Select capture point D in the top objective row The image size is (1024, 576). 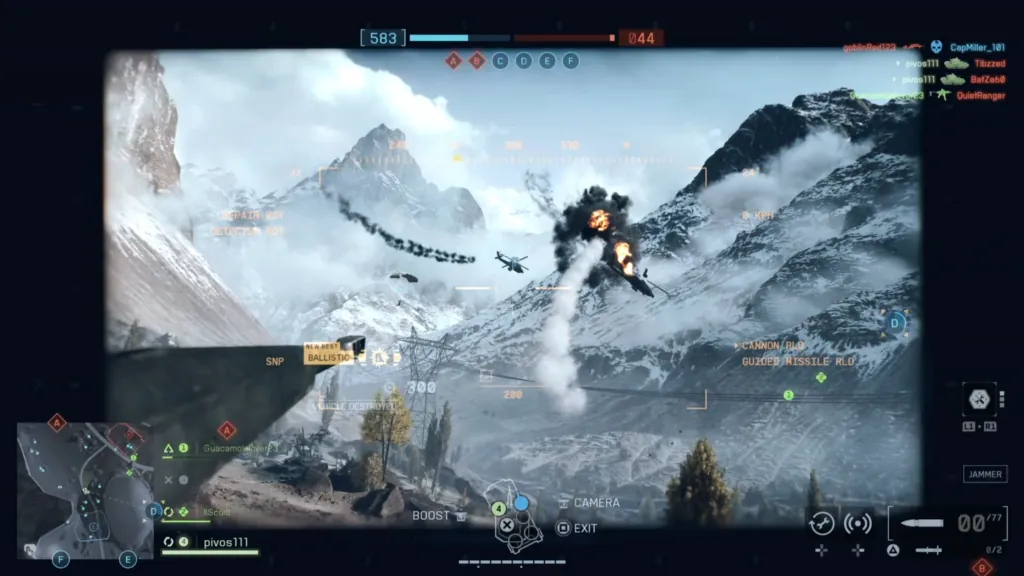[x=523, y=61]
